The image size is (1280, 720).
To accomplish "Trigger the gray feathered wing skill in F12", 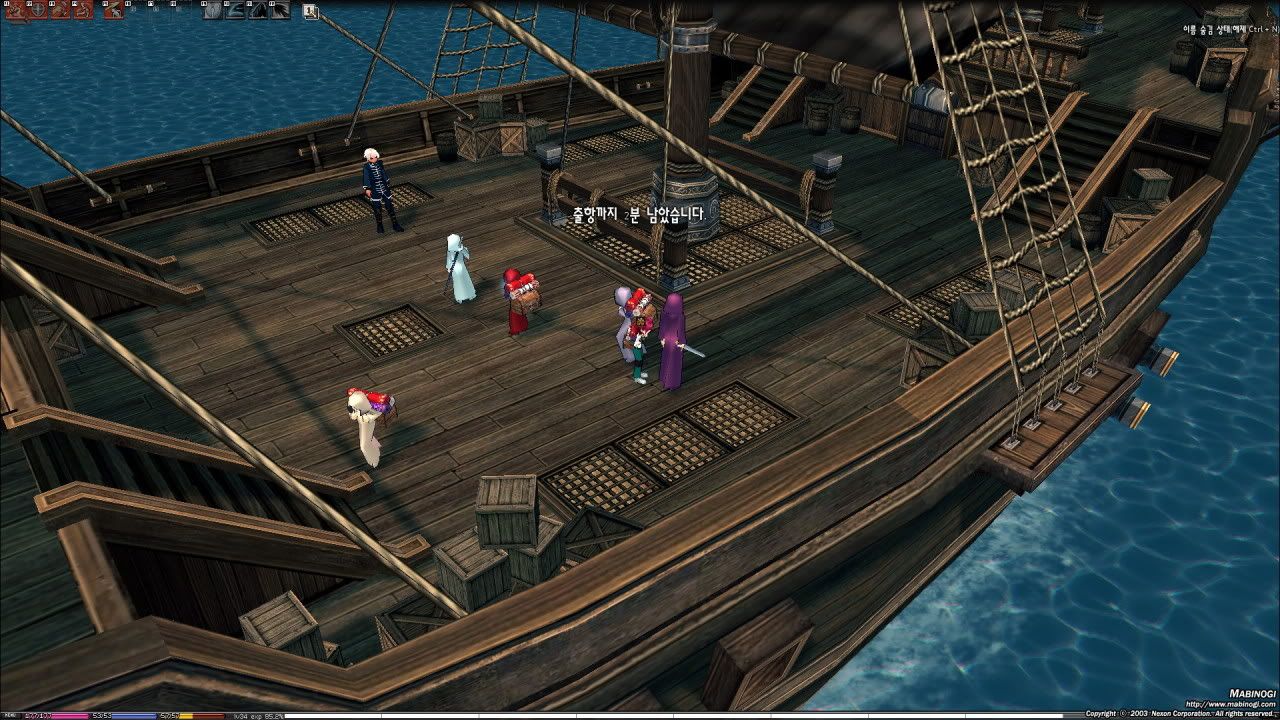I will pos(281,11).
